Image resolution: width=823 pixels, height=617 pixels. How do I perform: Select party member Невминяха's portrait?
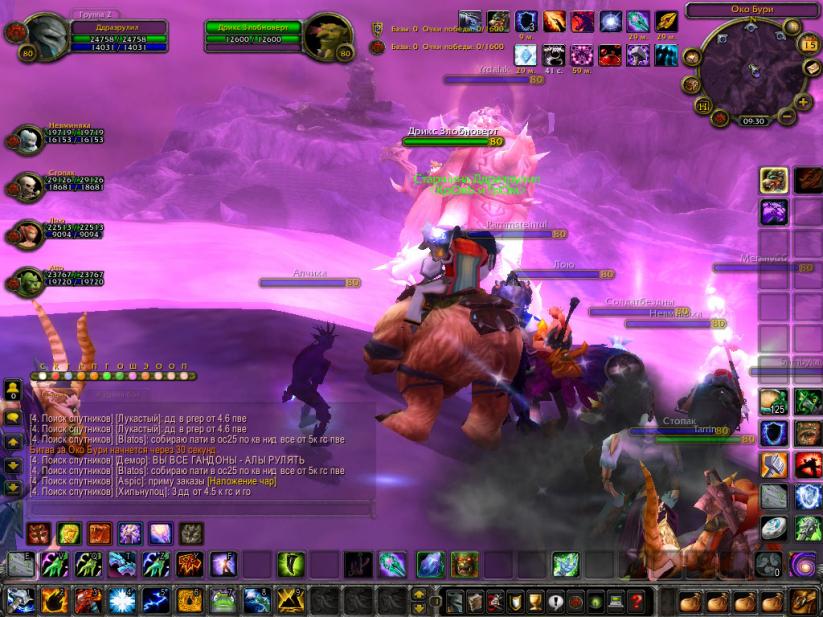pos(28,140)
